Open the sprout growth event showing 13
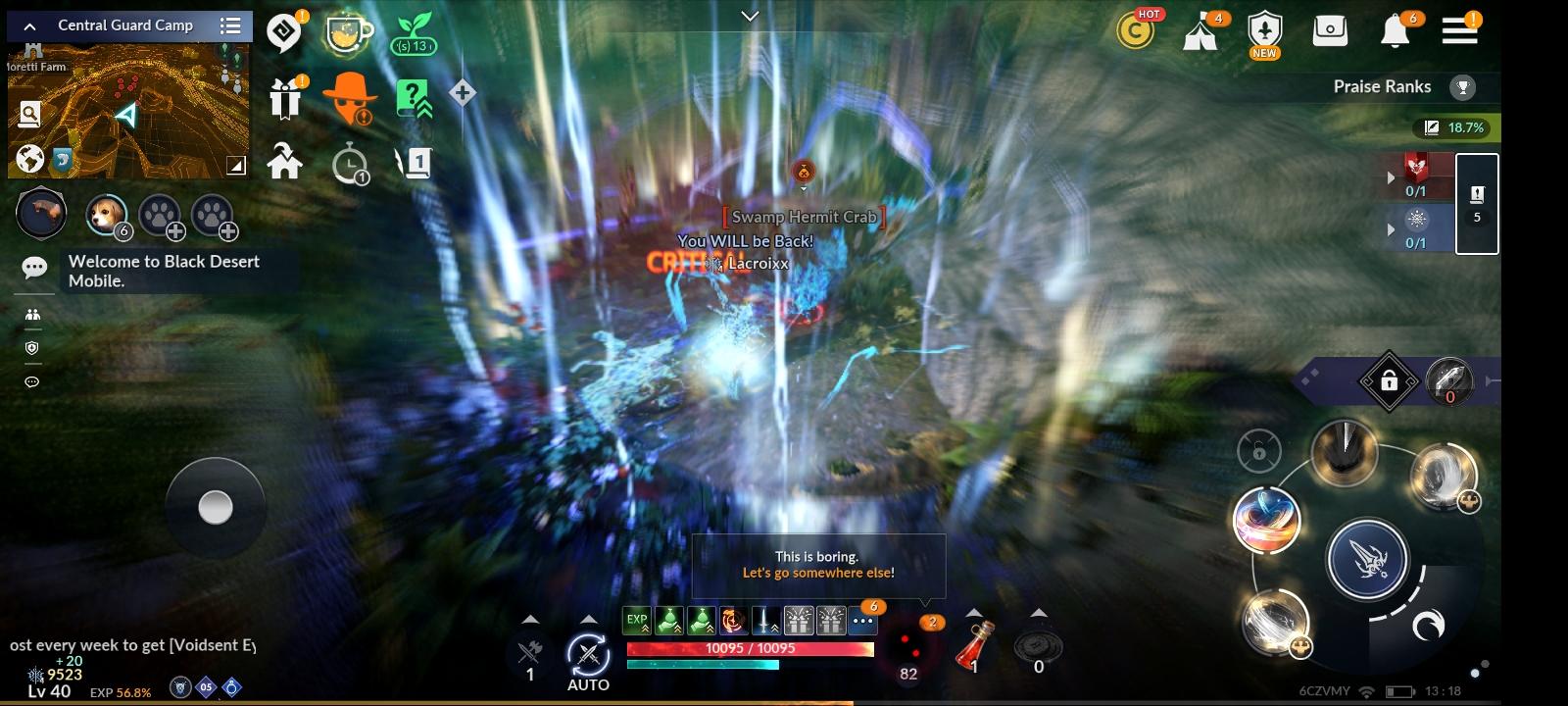This screenshot has width=1568, height=706. pos(415,32)
